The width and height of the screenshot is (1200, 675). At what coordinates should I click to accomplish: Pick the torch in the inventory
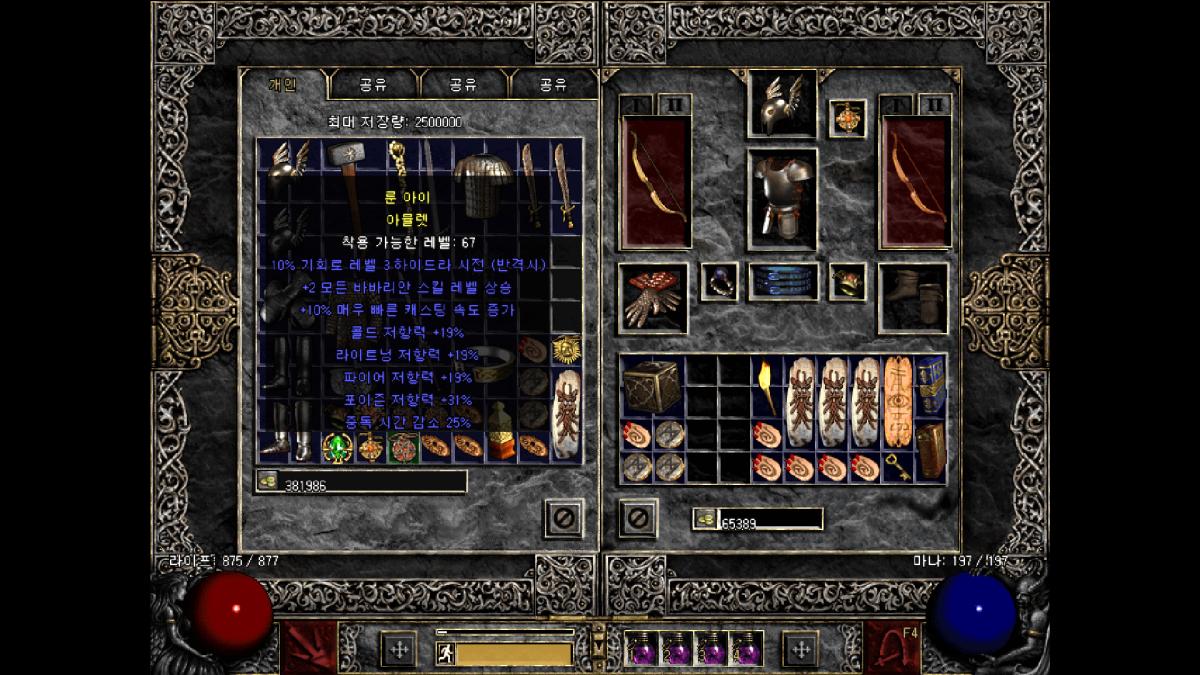(767, 386)
